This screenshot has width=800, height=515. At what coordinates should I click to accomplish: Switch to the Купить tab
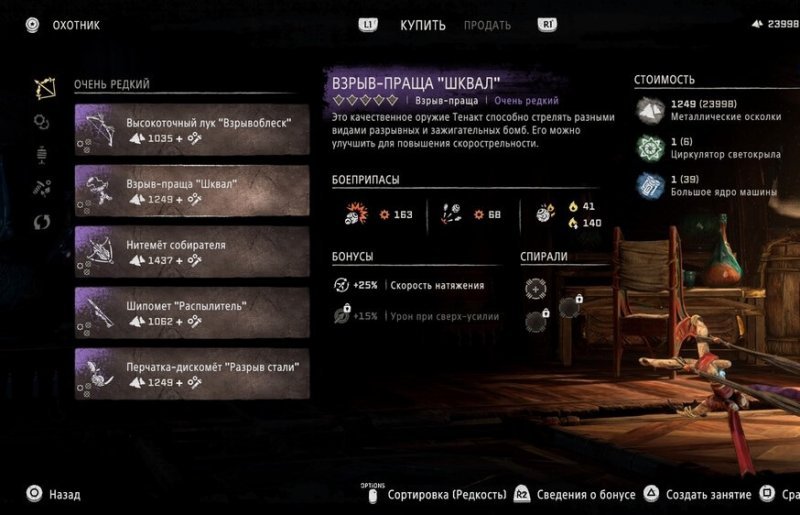(x=422, y=25)
